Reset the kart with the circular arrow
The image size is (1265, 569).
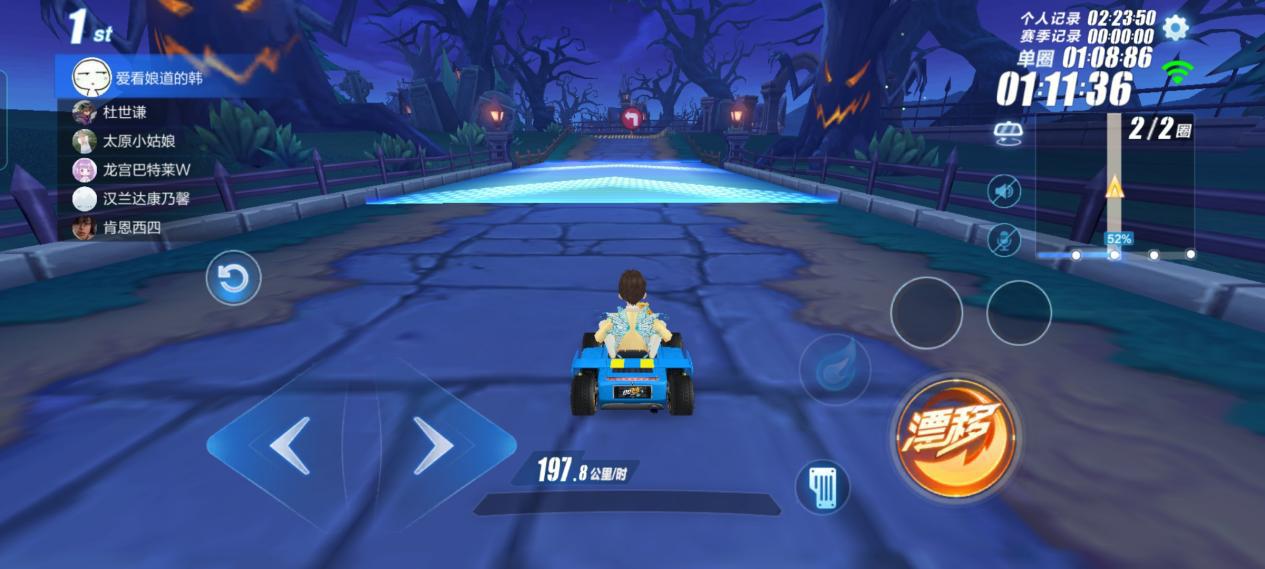(x=233, y=278)
